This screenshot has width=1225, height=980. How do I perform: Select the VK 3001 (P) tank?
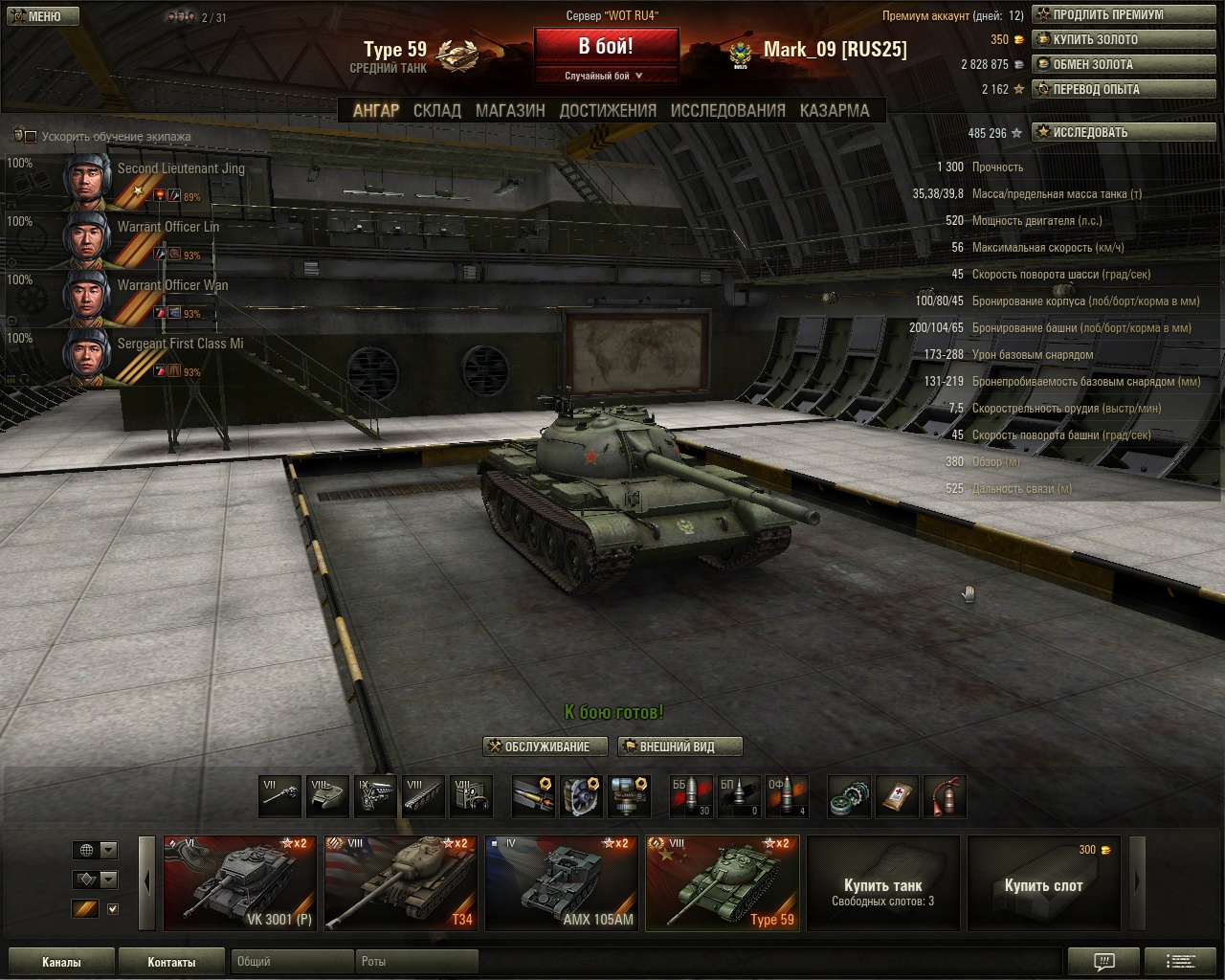pyautogui.click(x=239, y=883)
